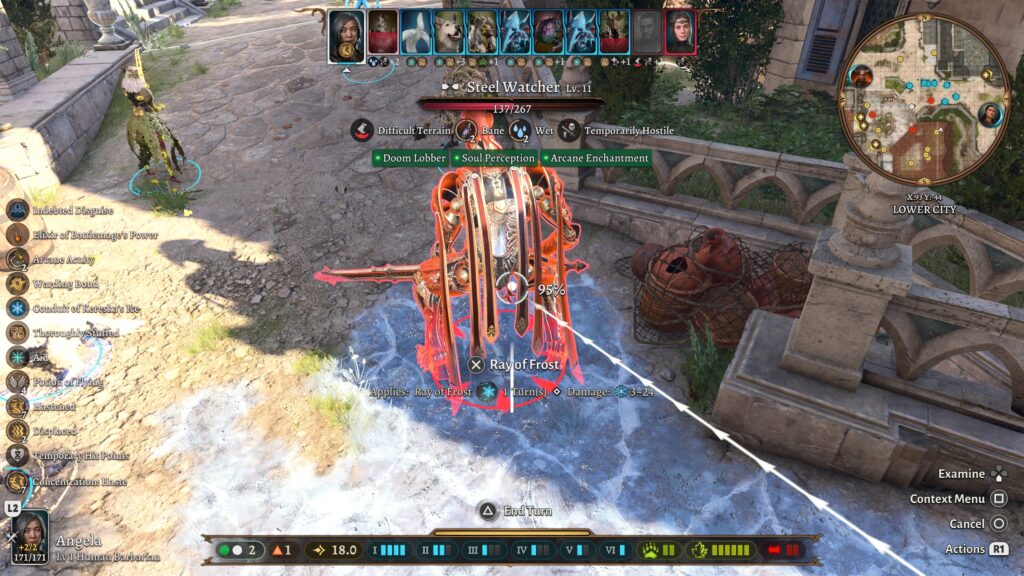Pick the white dog portrait in turn order
Screen dimensions: 1024x576
pos(450,32)
